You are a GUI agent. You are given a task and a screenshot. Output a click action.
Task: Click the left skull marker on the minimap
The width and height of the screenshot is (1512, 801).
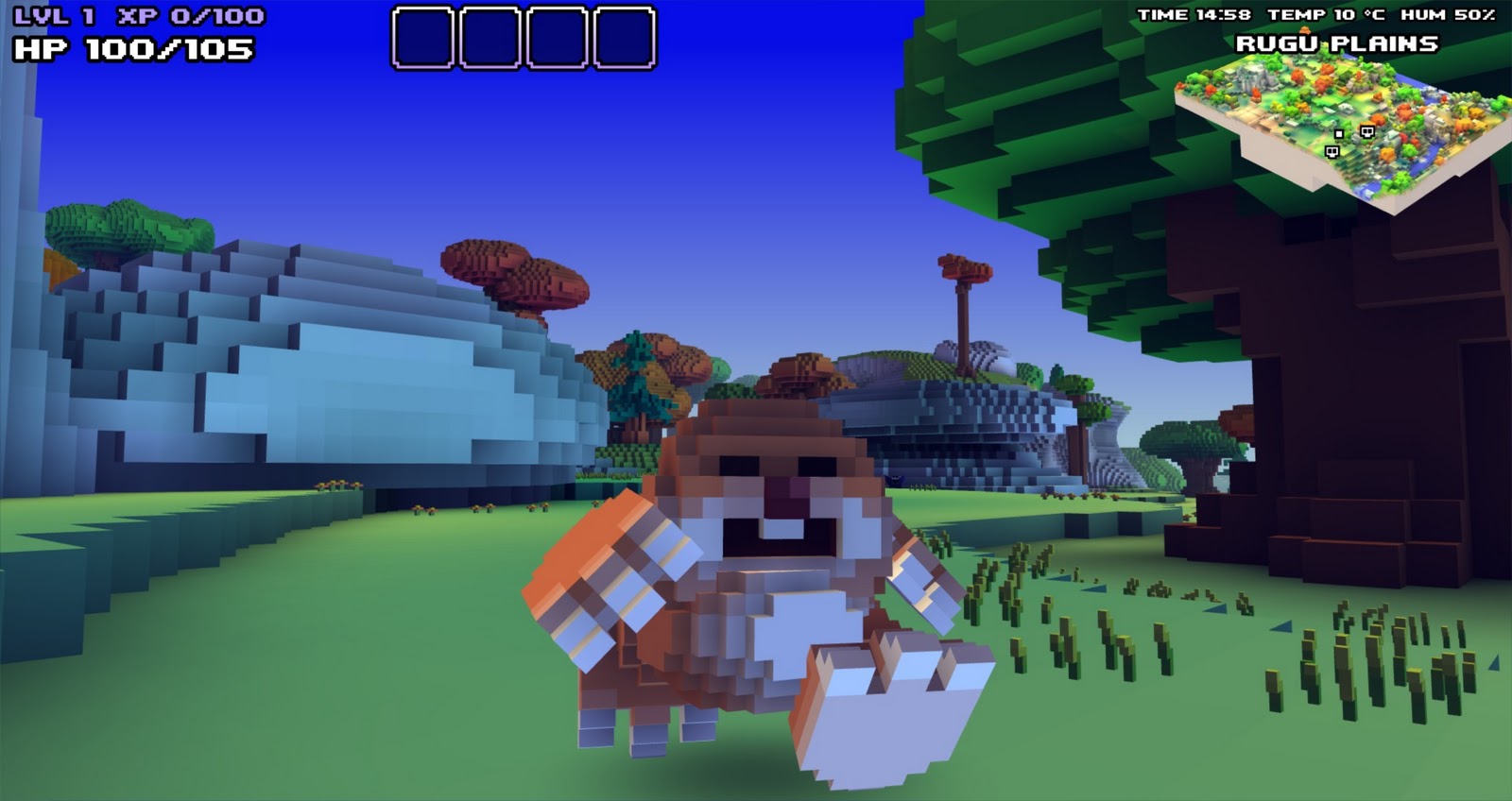pyautogui.click(x=1332, y=152)
